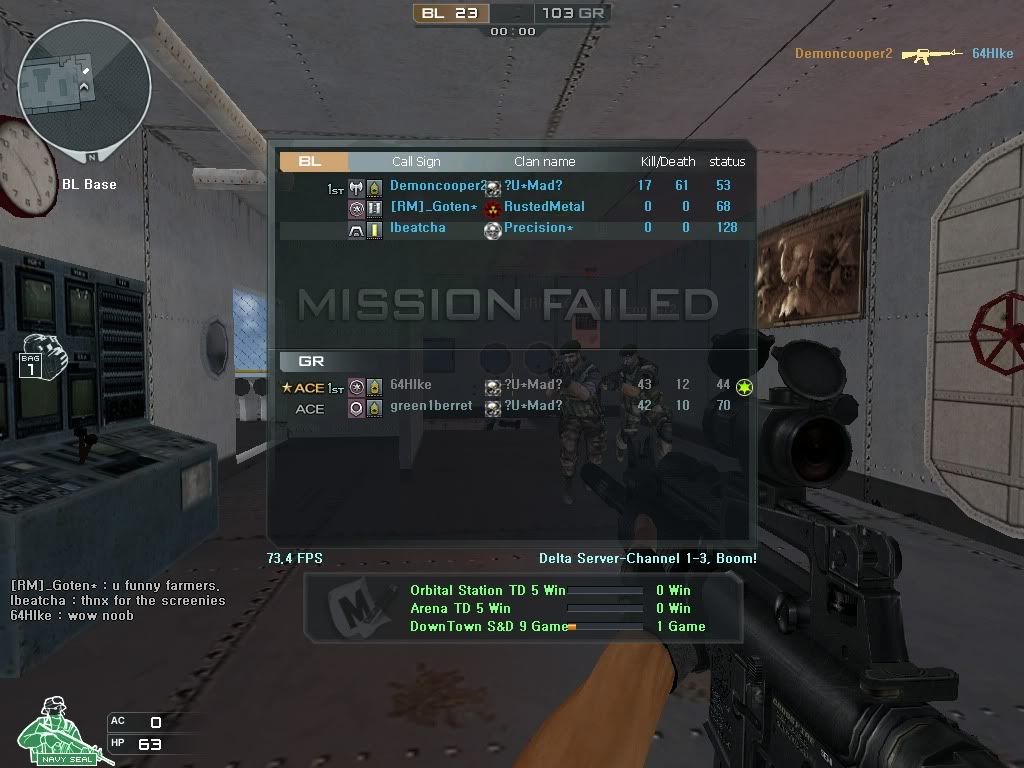
Task: Click the RustedMetal clan emblem
Action: tap(492, 207)
